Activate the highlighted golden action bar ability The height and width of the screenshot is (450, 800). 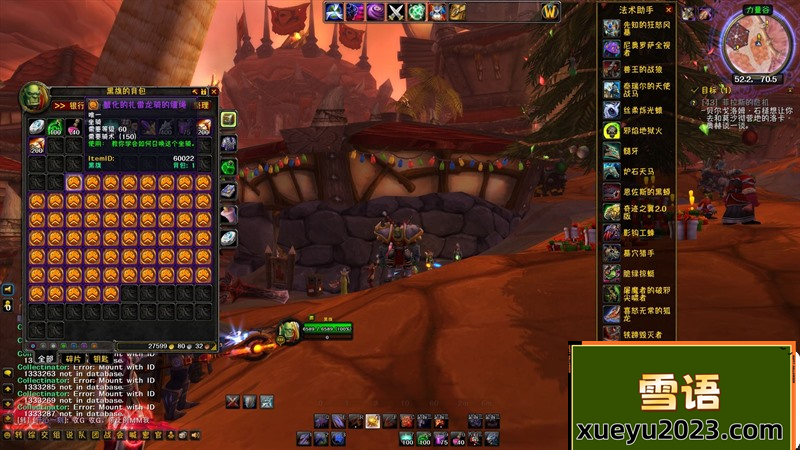tap(373, 421)
